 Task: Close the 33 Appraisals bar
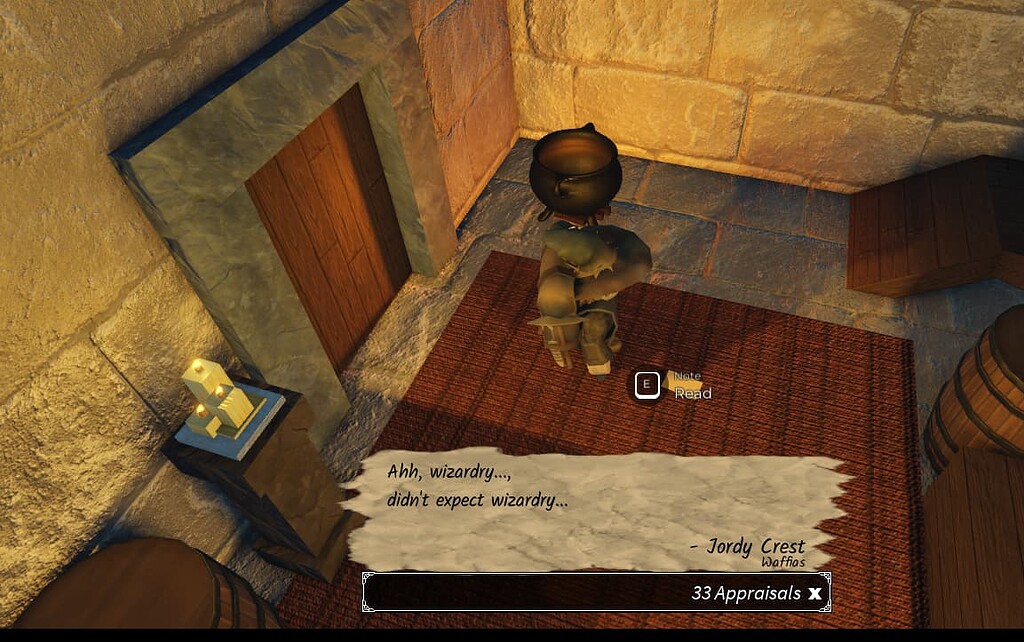[815, 593]
